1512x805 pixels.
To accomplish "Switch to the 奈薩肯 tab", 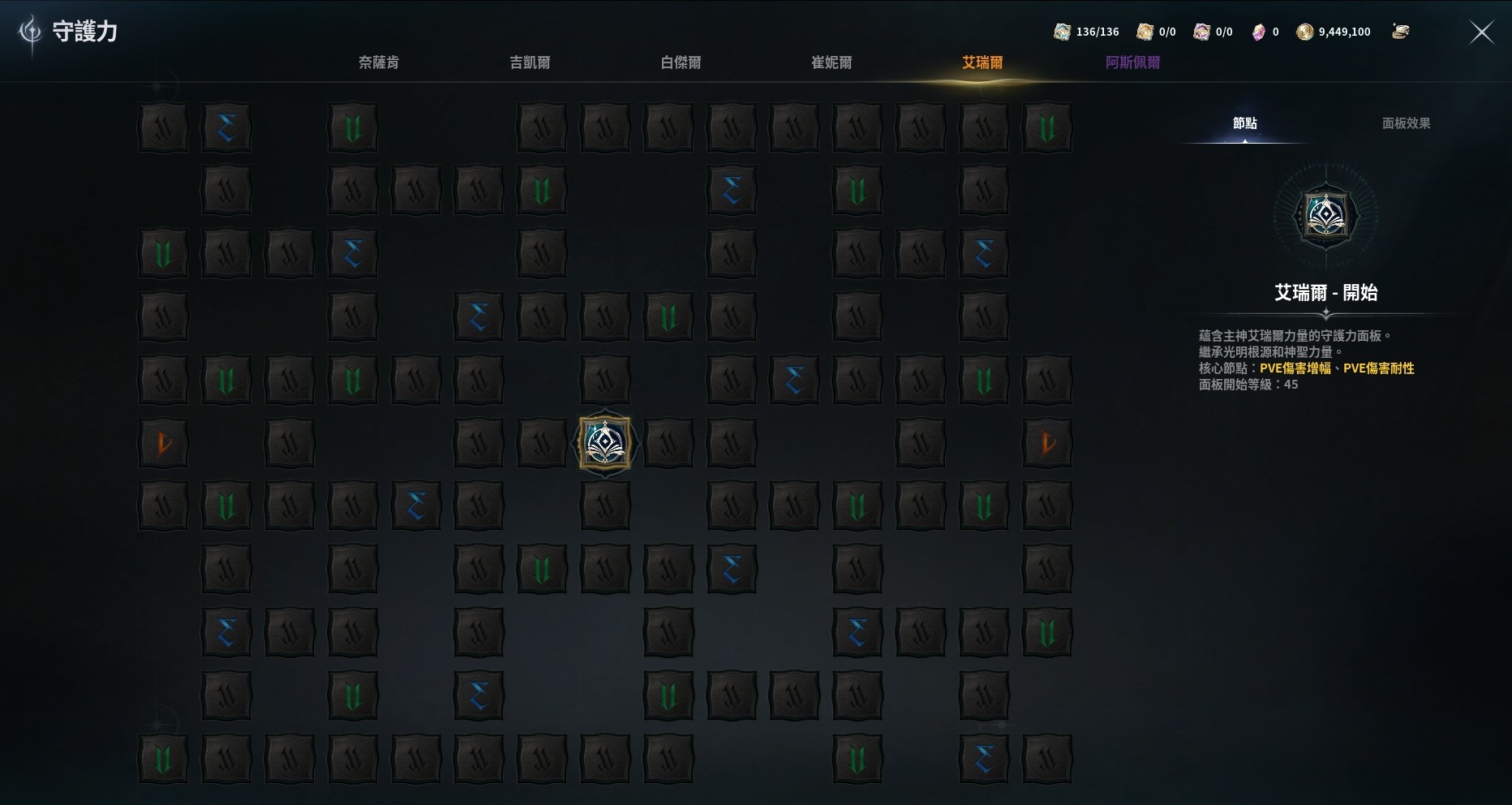I will click(x=379, y=62).
